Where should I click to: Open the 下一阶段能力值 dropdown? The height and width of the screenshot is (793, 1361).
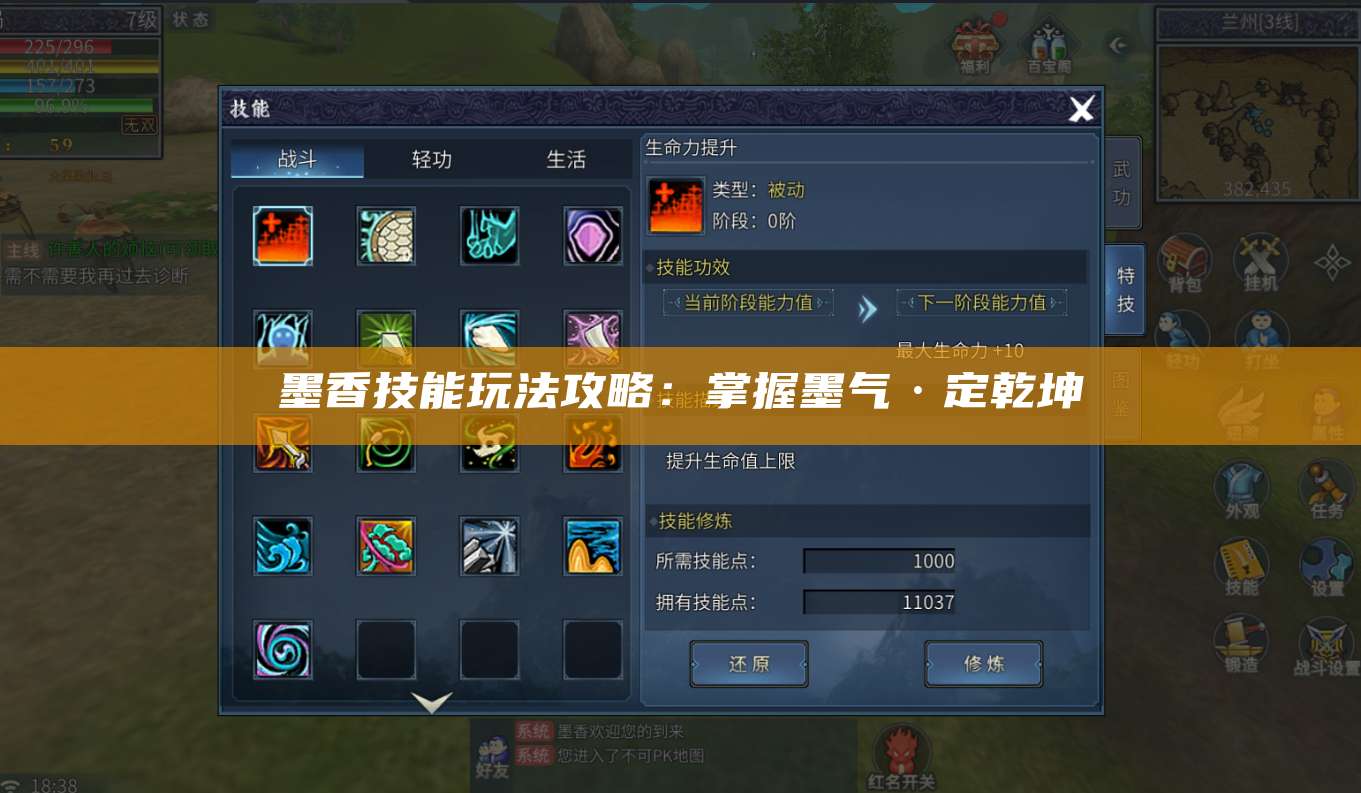coord(983,302)
